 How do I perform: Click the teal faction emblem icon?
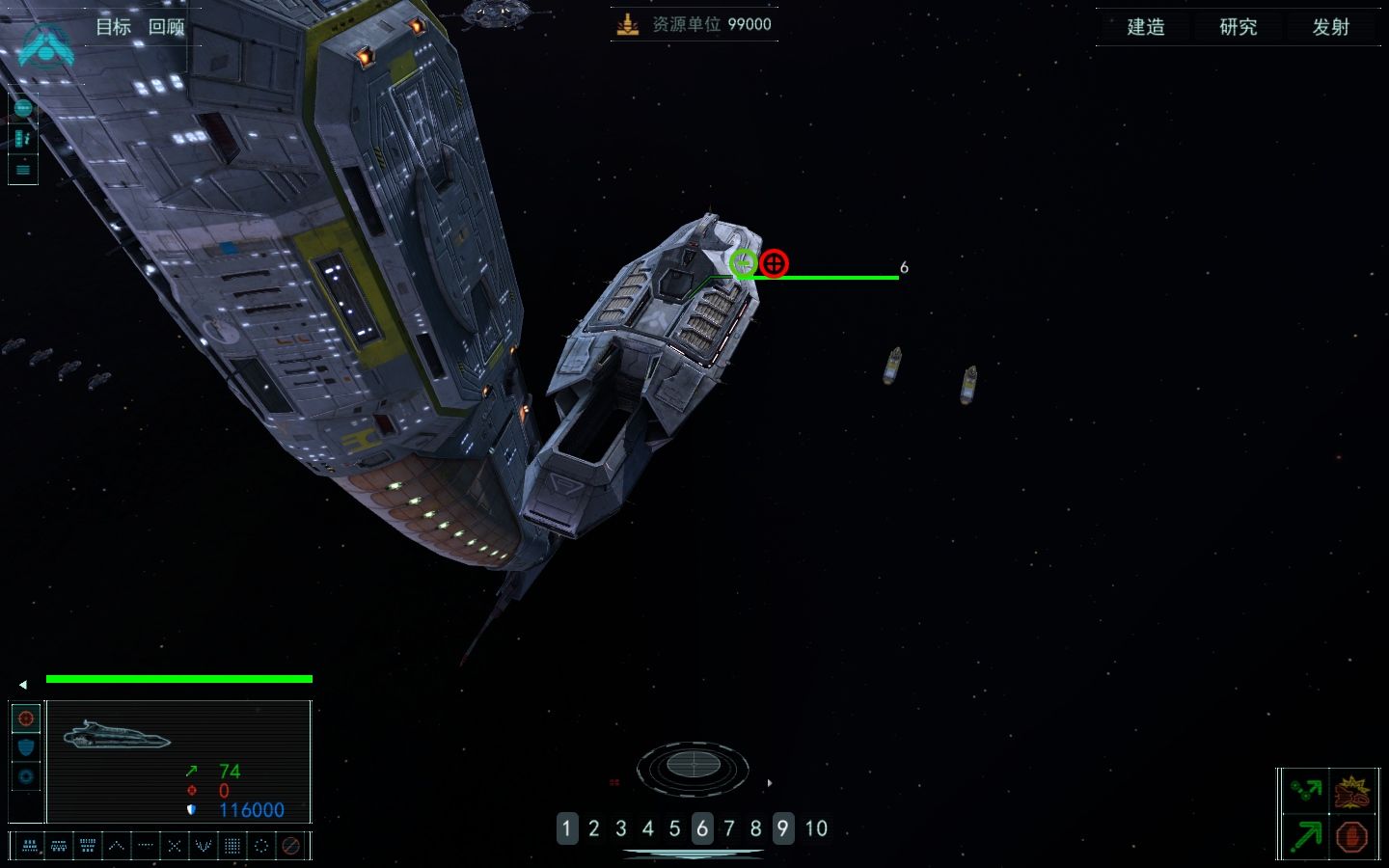45,43
